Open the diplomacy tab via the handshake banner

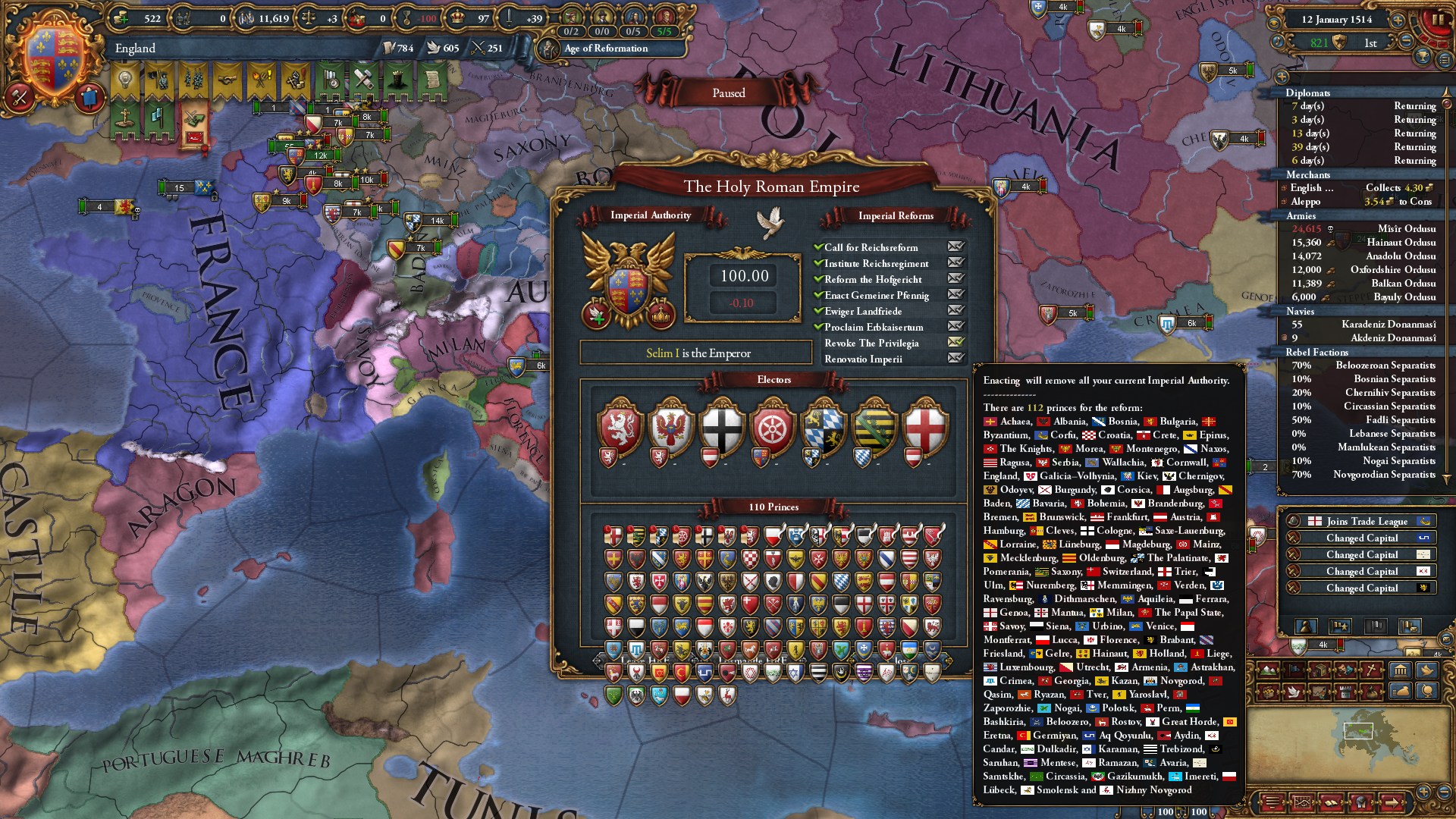tap(229, 79)
